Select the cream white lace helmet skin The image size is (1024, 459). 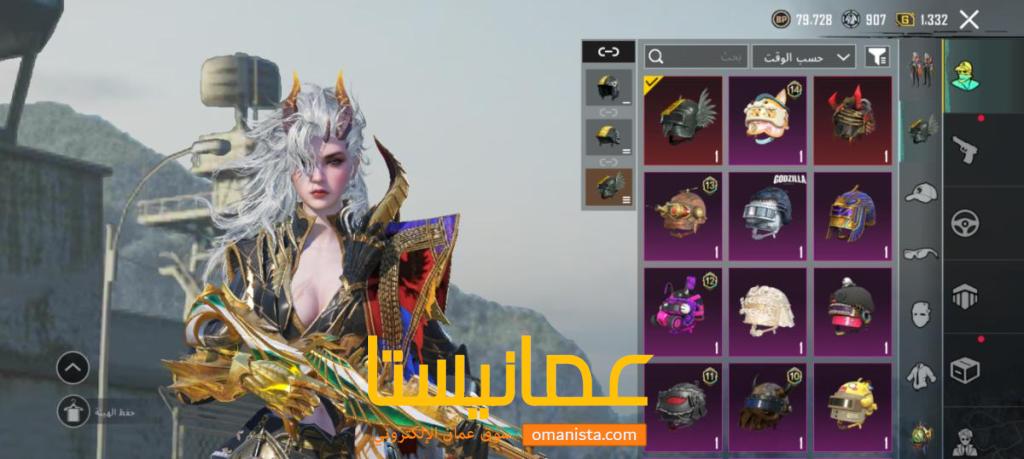click(x=767, y=306)
